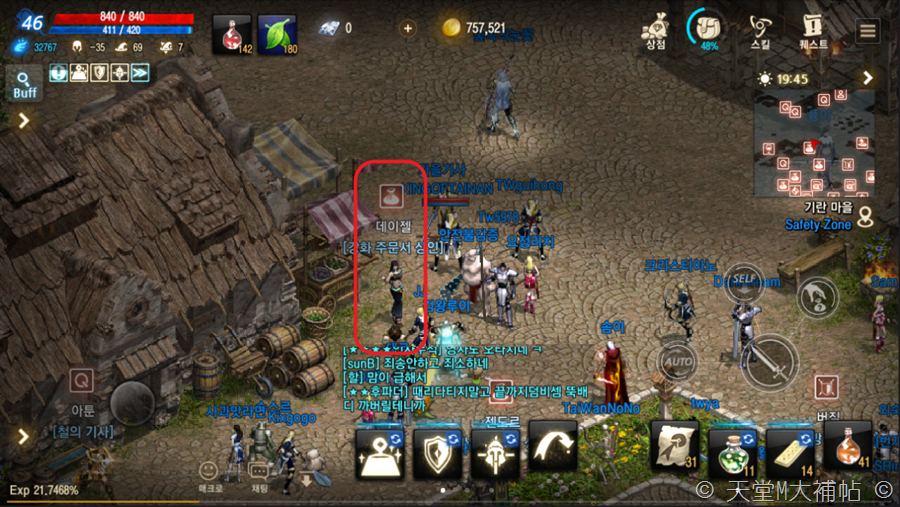Open the 퀘스트 quest menu
Image resolution: width=900 pixels, height=507 pixels.
[813, 29]
